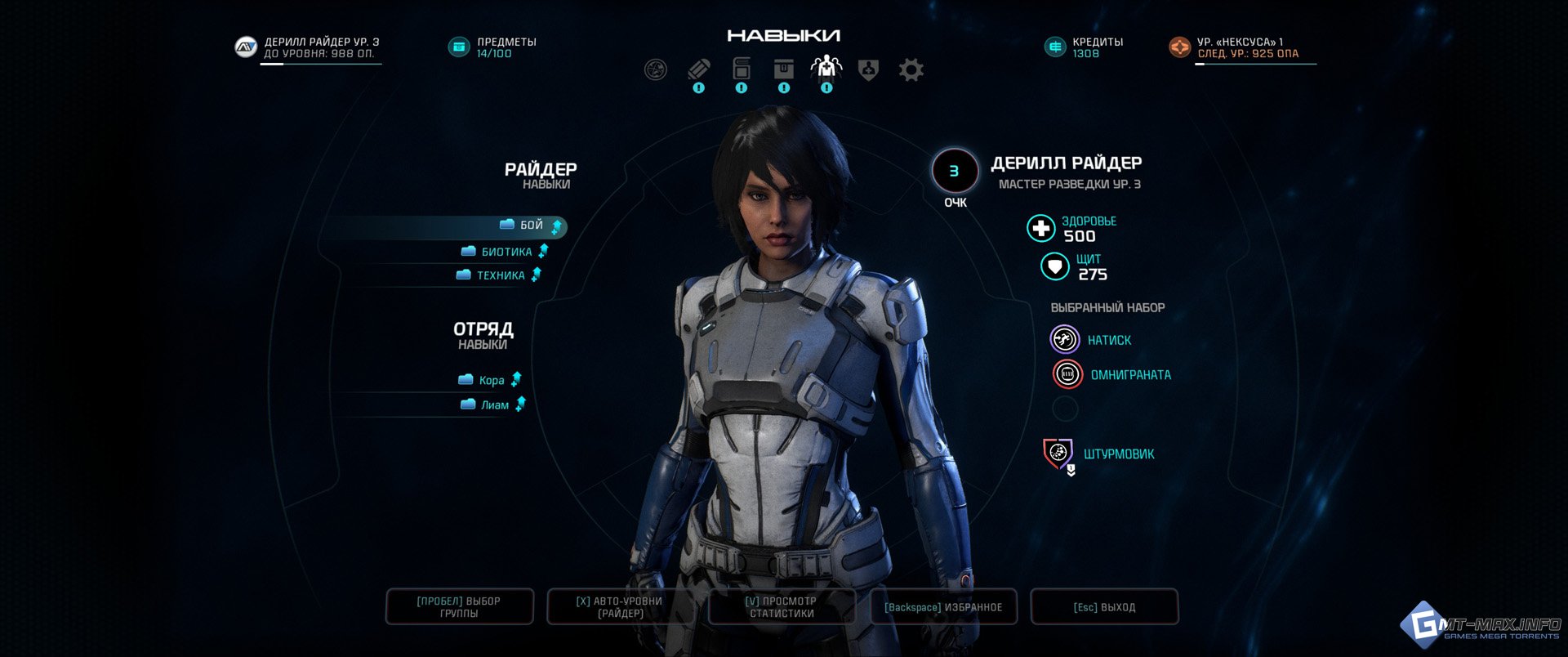Select the Омниграната ability icon
Image resolution: width=1568 pixels, height=657 pixels.
tap(1067, 374)
